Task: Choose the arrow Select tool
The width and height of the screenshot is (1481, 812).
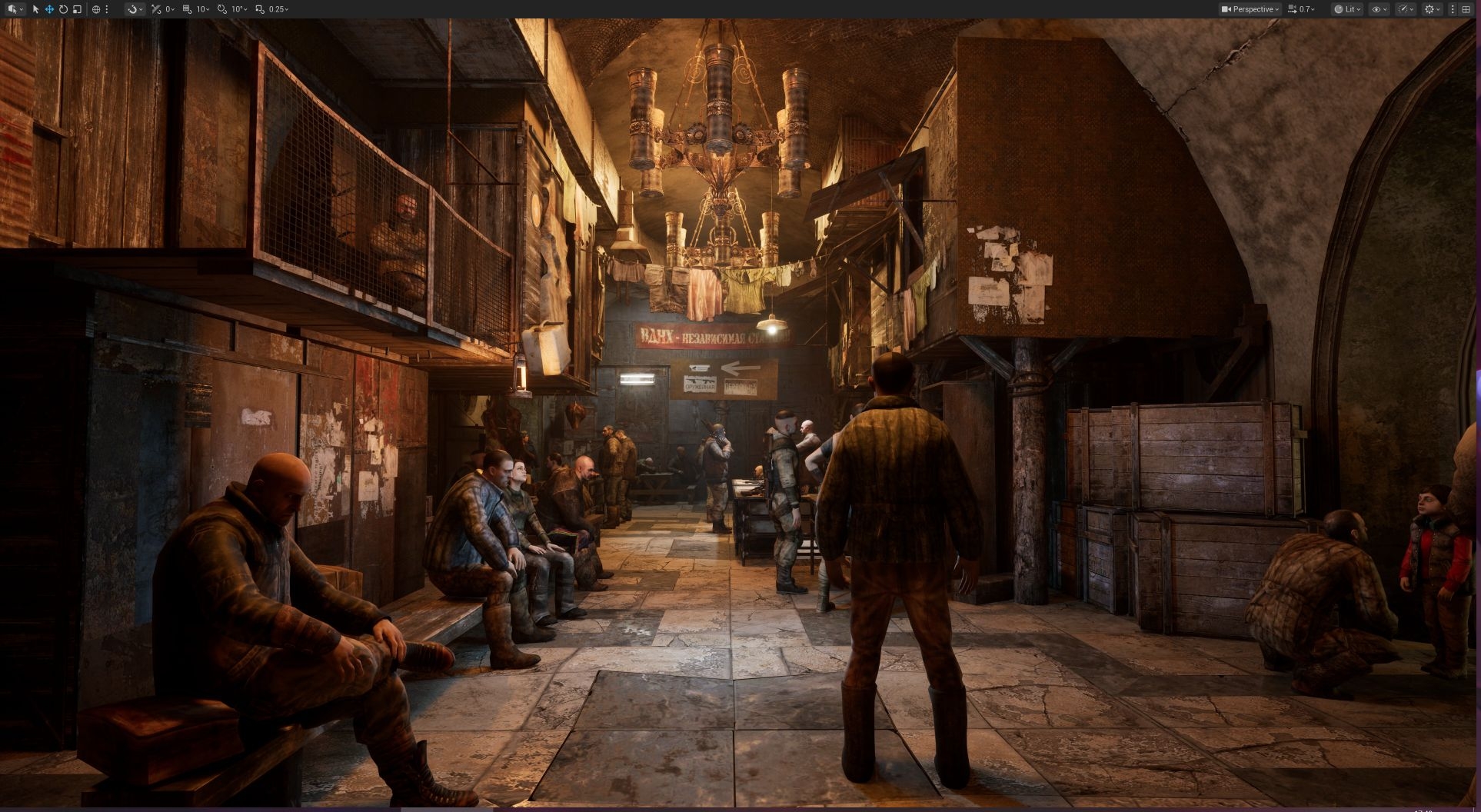Action: click(x=35, y=9)
